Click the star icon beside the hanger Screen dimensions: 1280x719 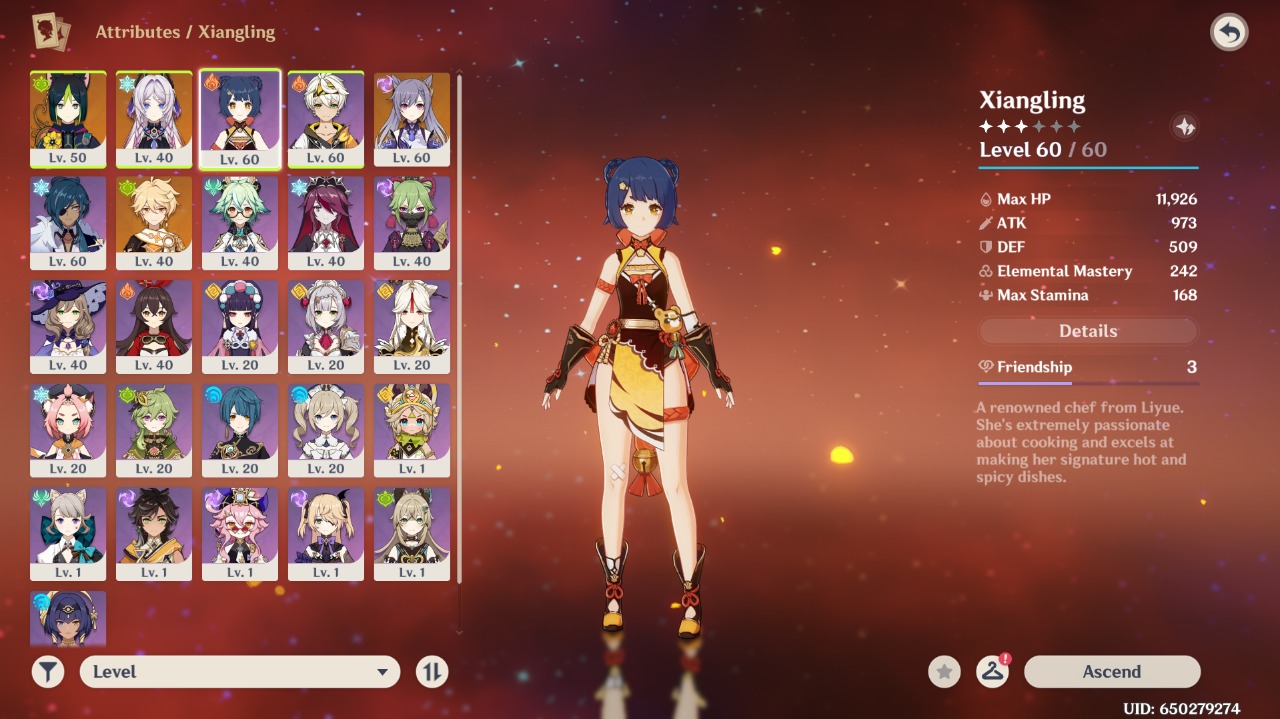[x=944, y=672]
